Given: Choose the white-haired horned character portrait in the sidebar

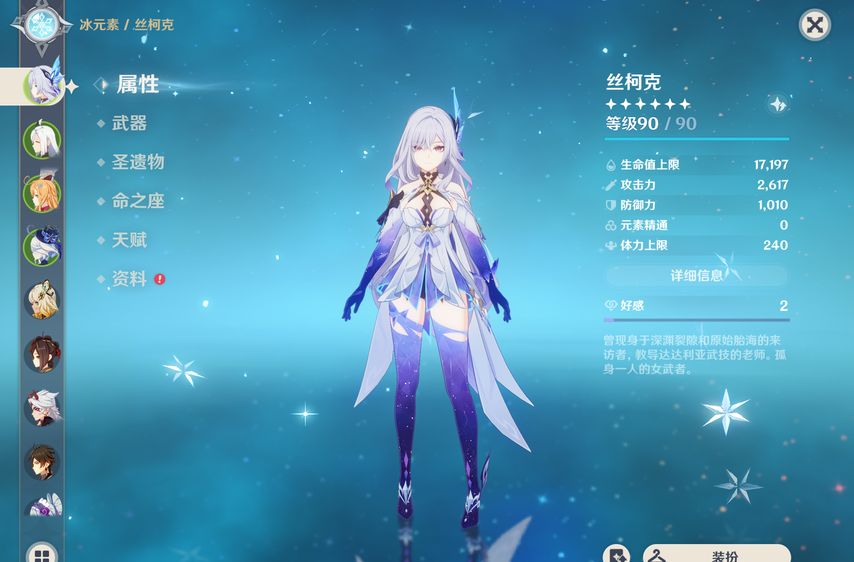Looking at the screenshot, I should [42, 140].
